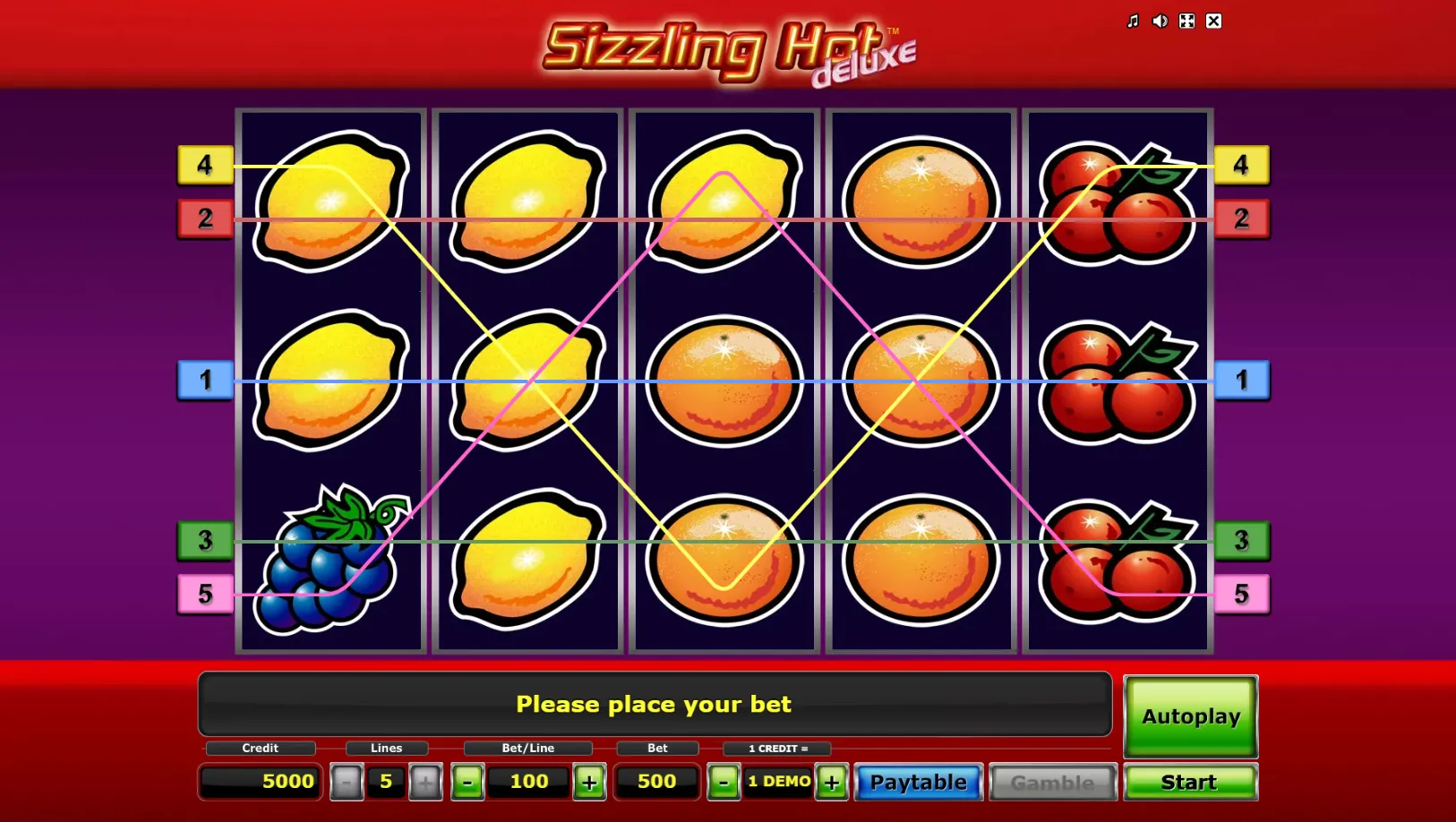The width and height of the screenshot is (1456, 822).
Task: Click the grayed-out Gamble button
Action: coord(1053,782)
